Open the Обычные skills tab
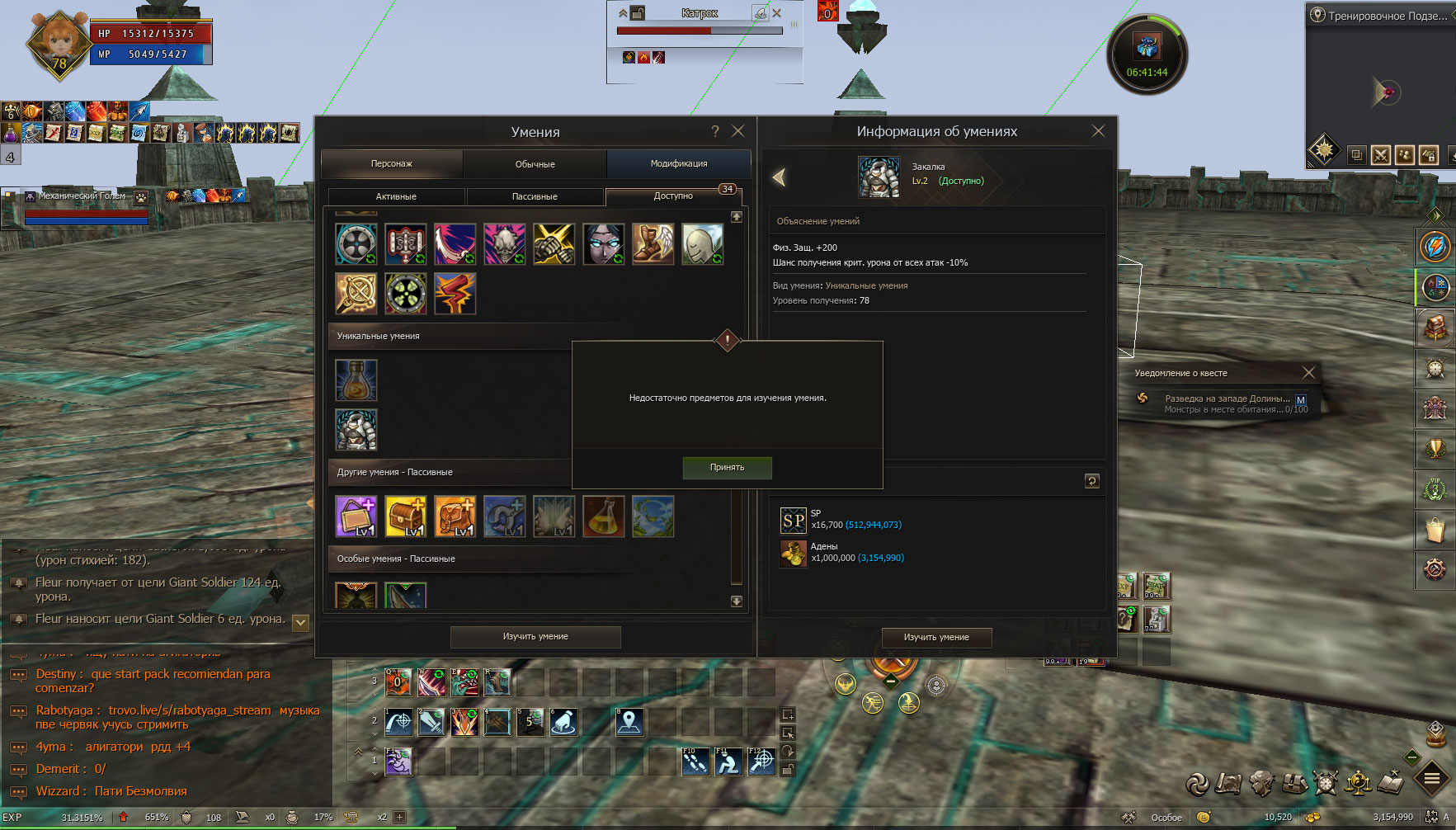1456x830 pixels. 535,164
